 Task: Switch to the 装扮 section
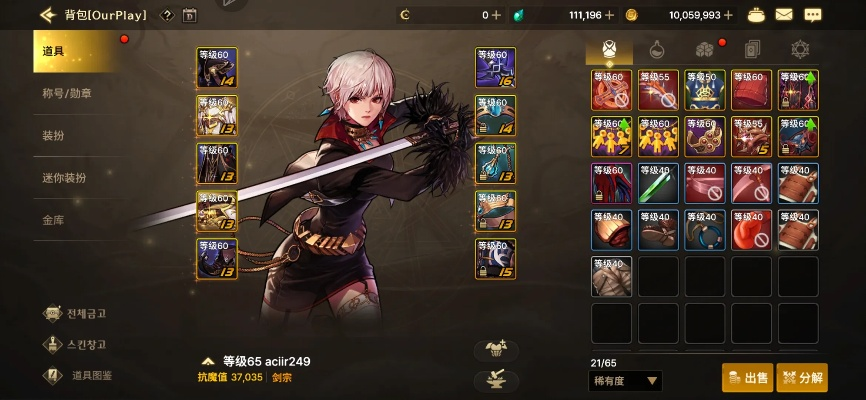(54, 135)
